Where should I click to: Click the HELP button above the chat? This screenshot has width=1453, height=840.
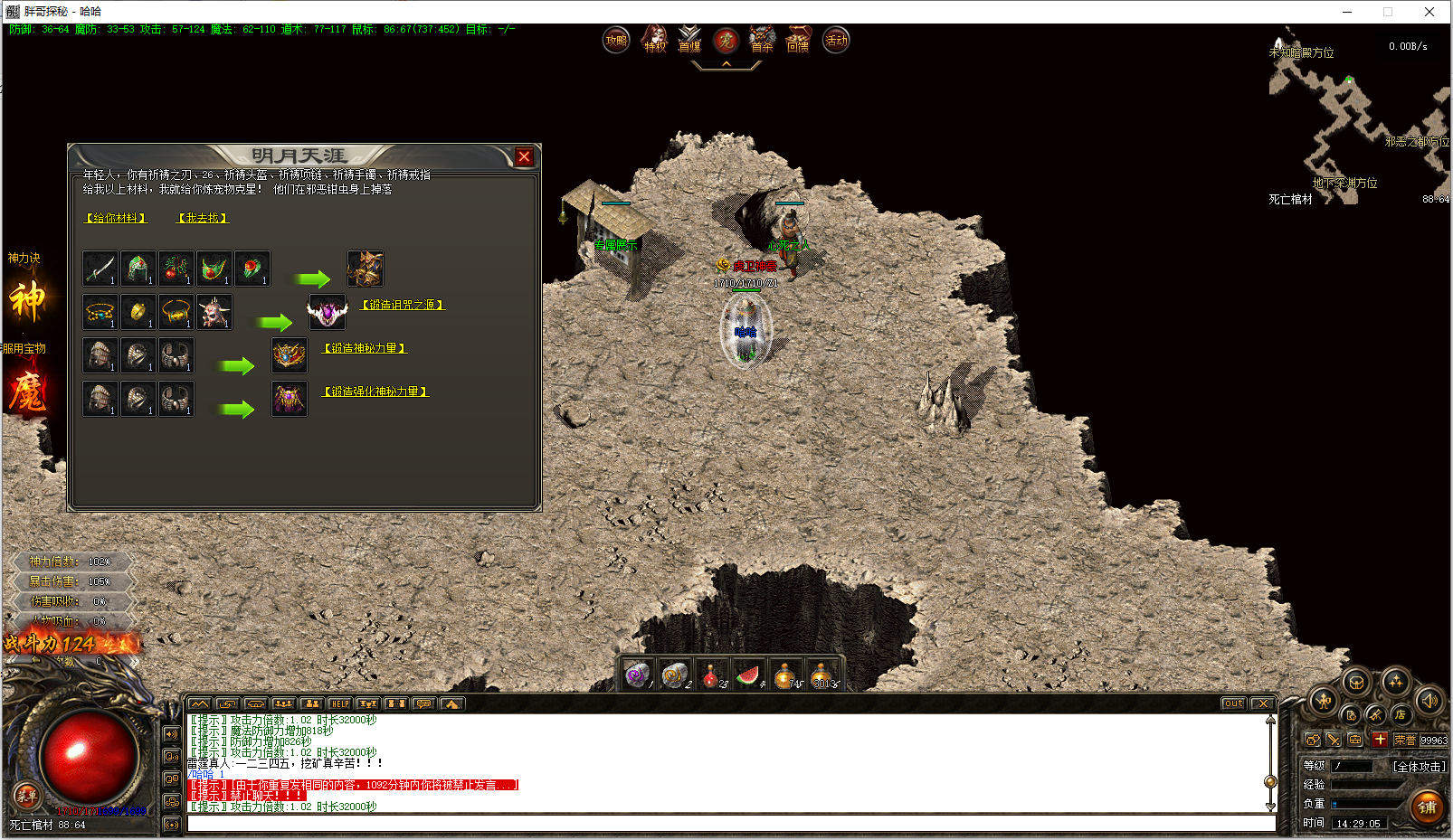point(339,703)
